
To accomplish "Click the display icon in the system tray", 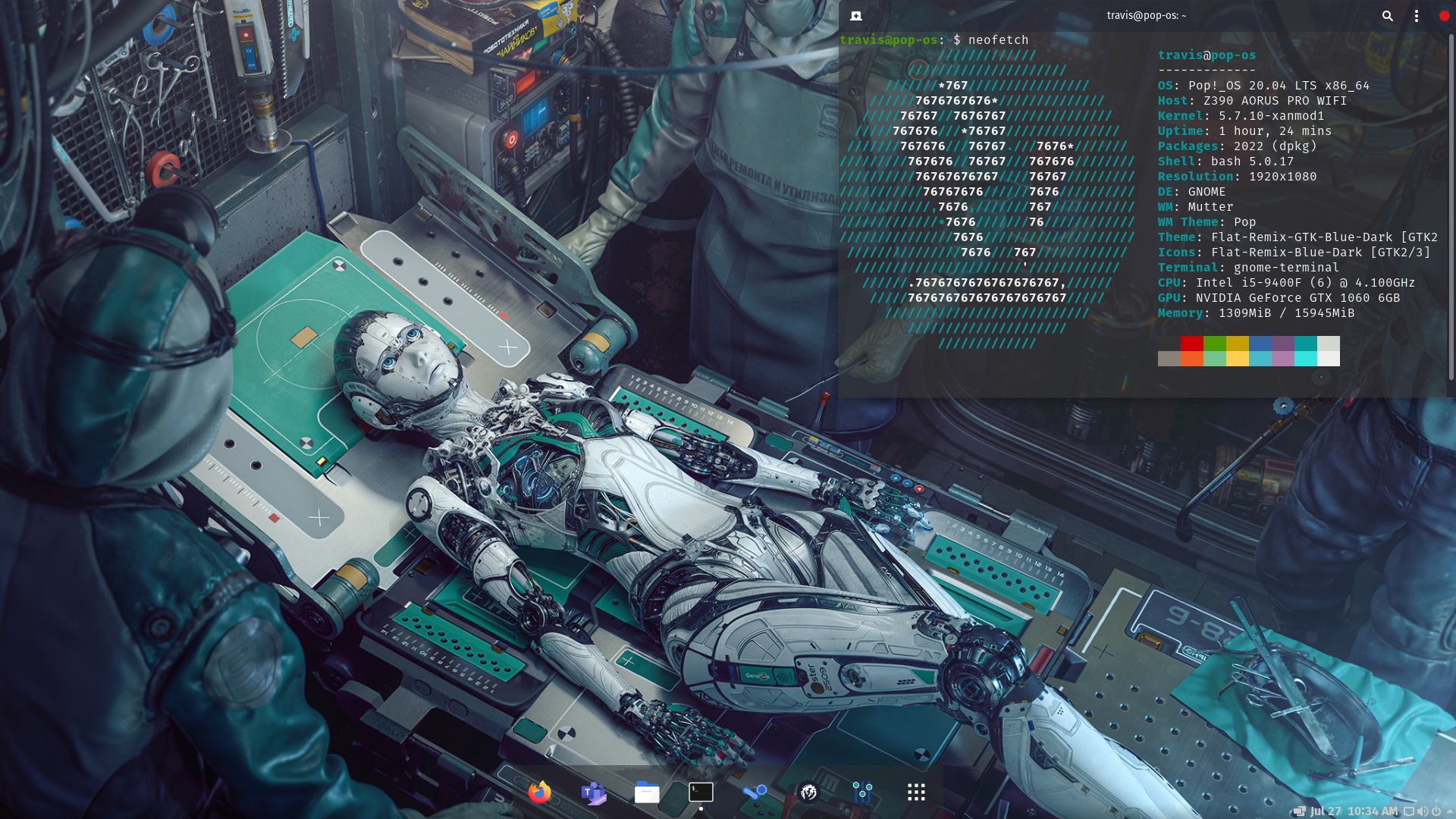I will [x=1410, y=810].
